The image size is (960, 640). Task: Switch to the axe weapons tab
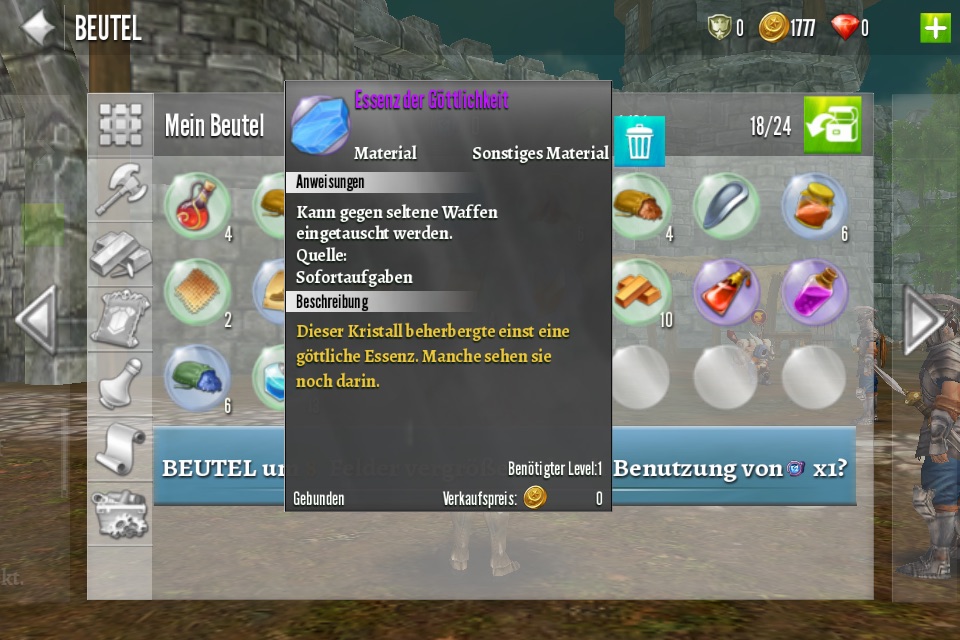tap(120, 189)
